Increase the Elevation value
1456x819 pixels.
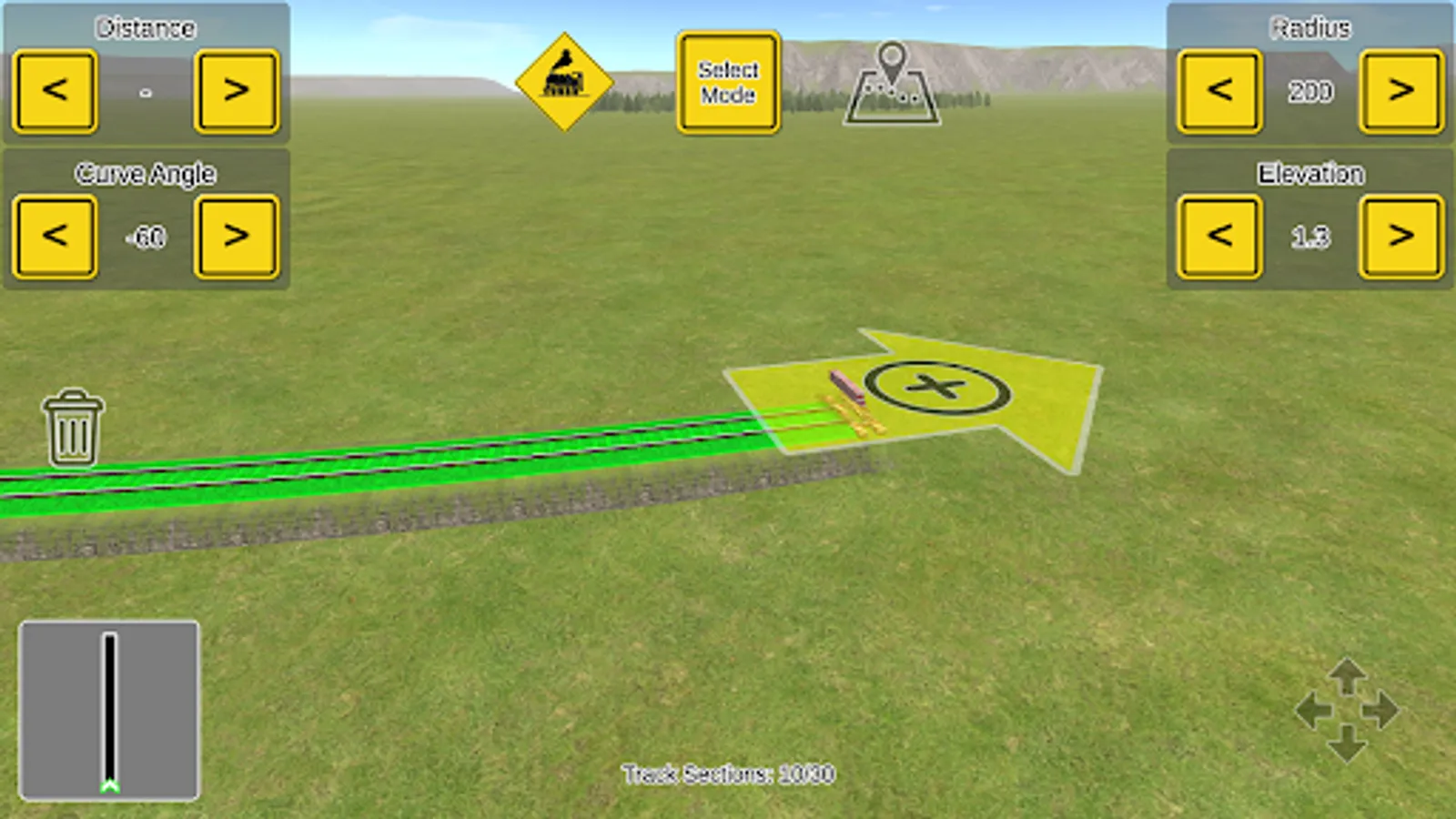(1401, 235)
